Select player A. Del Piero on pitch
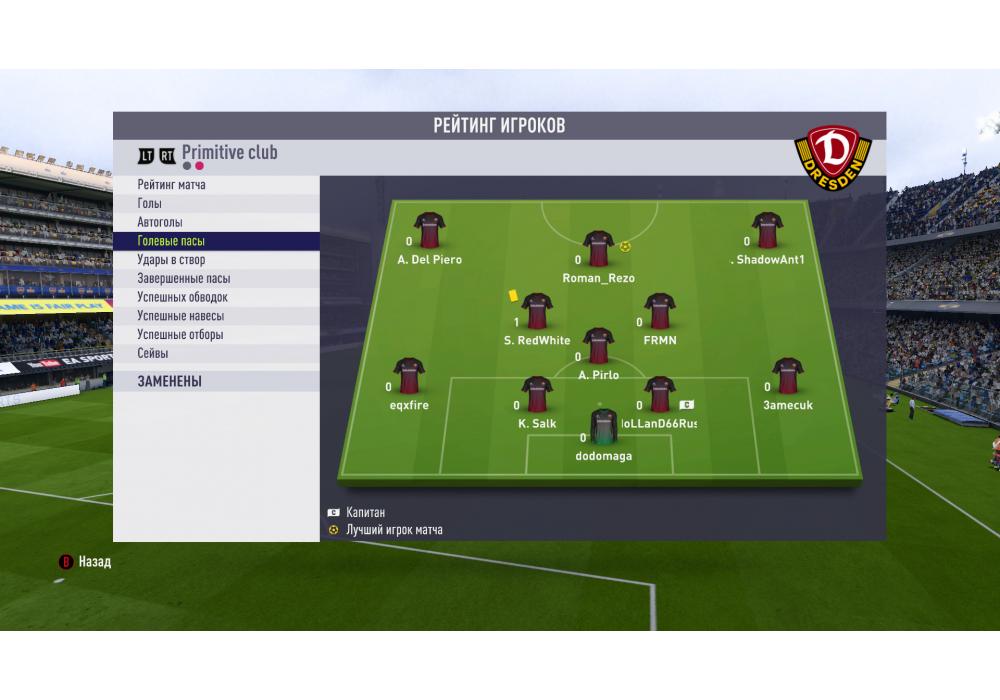This screenshot has height=700, width=1000. pos(429,230)
